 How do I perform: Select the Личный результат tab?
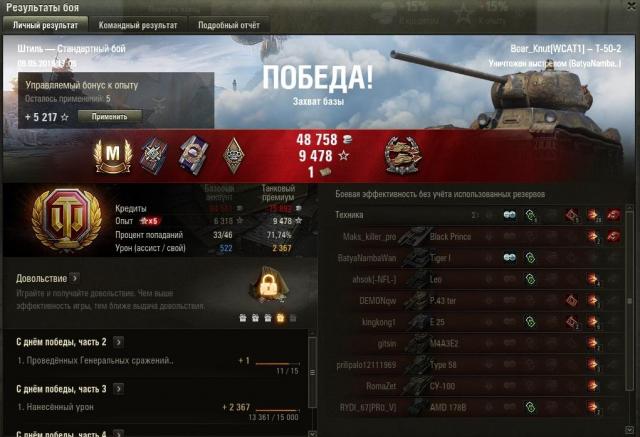click(46, 24)
